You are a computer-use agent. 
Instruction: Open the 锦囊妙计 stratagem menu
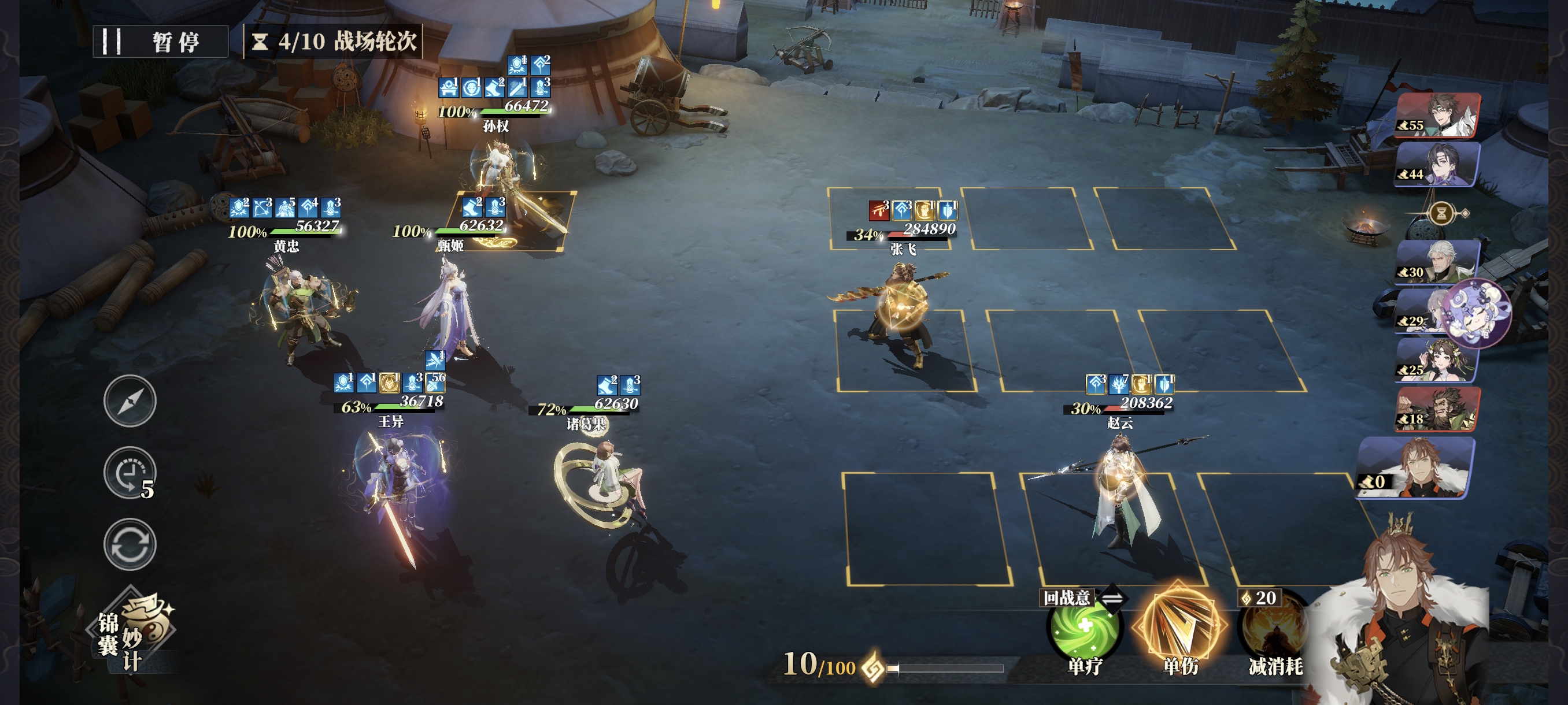(134, 633)
